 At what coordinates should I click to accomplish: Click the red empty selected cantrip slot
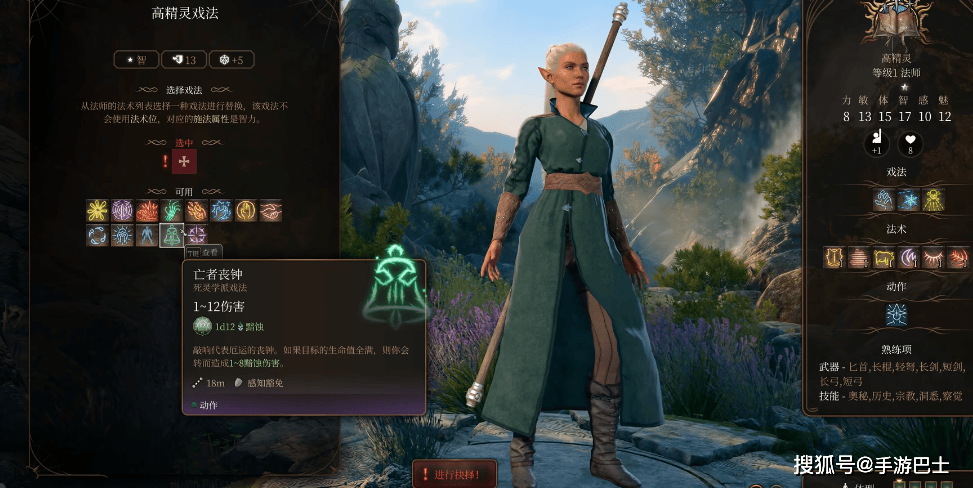184,161
